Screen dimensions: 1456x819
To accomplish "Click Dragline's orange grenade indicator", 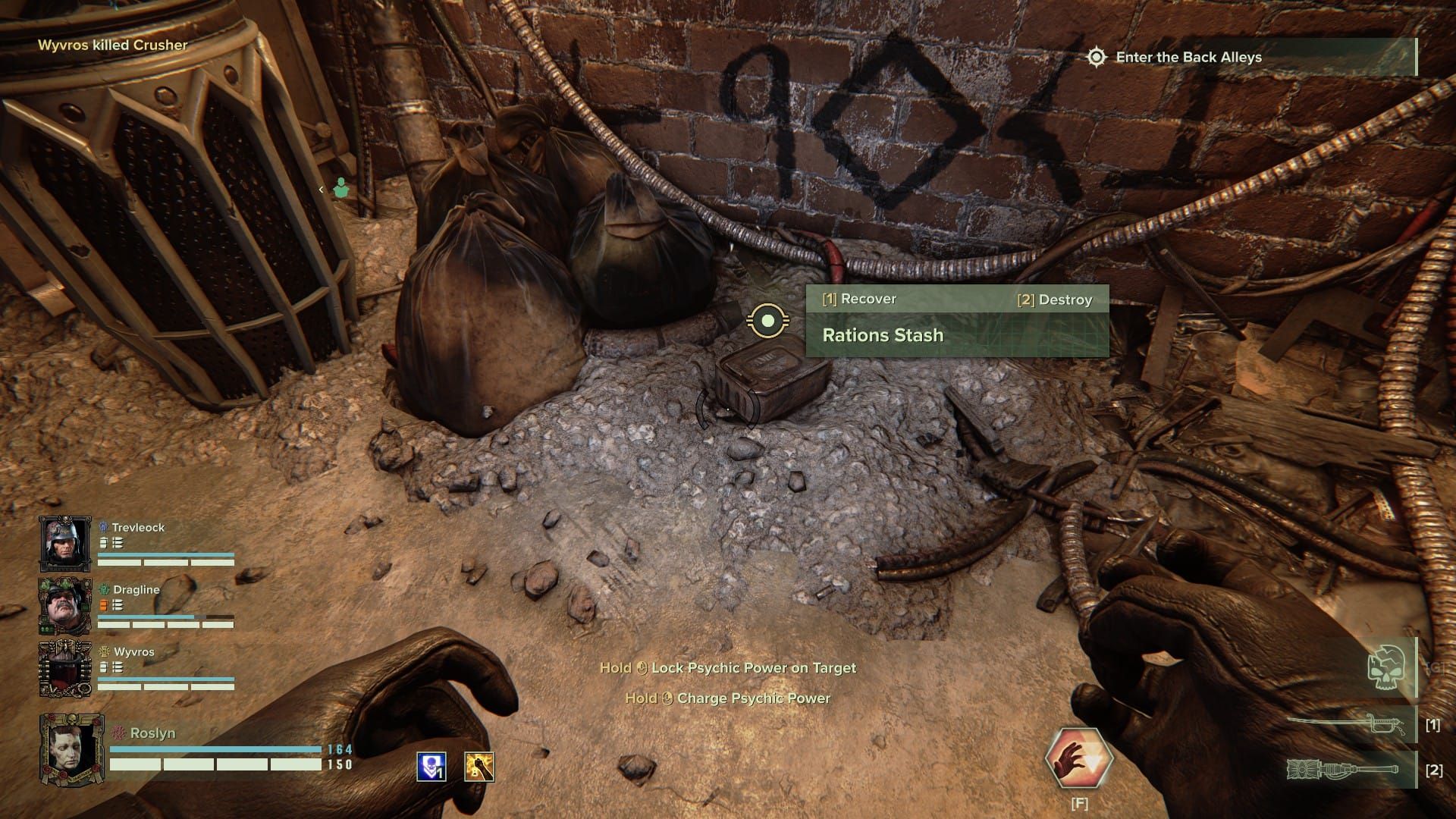I will 102,605.
